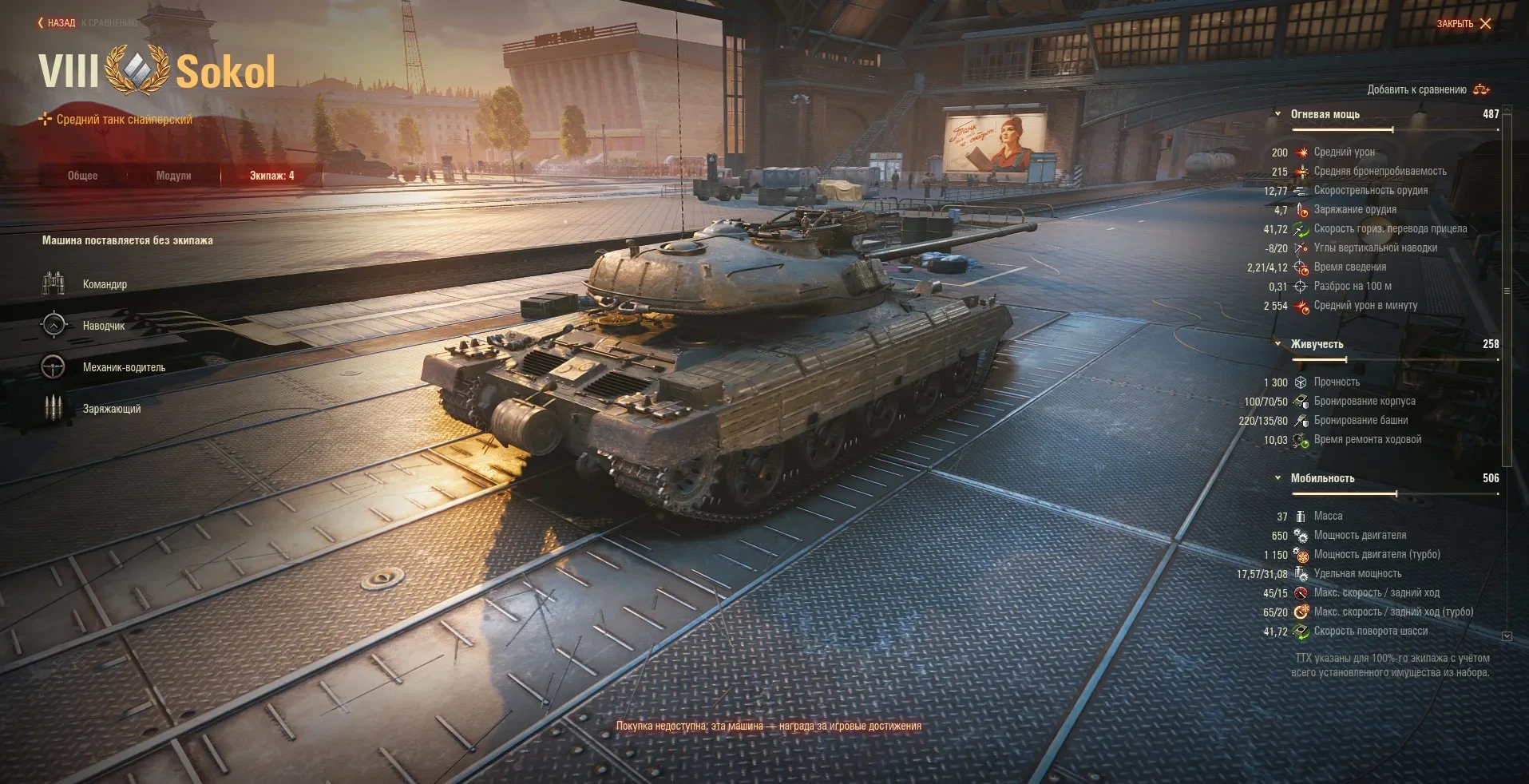
Task: Select the Командир crew member
Action: (x=104, y=284)
